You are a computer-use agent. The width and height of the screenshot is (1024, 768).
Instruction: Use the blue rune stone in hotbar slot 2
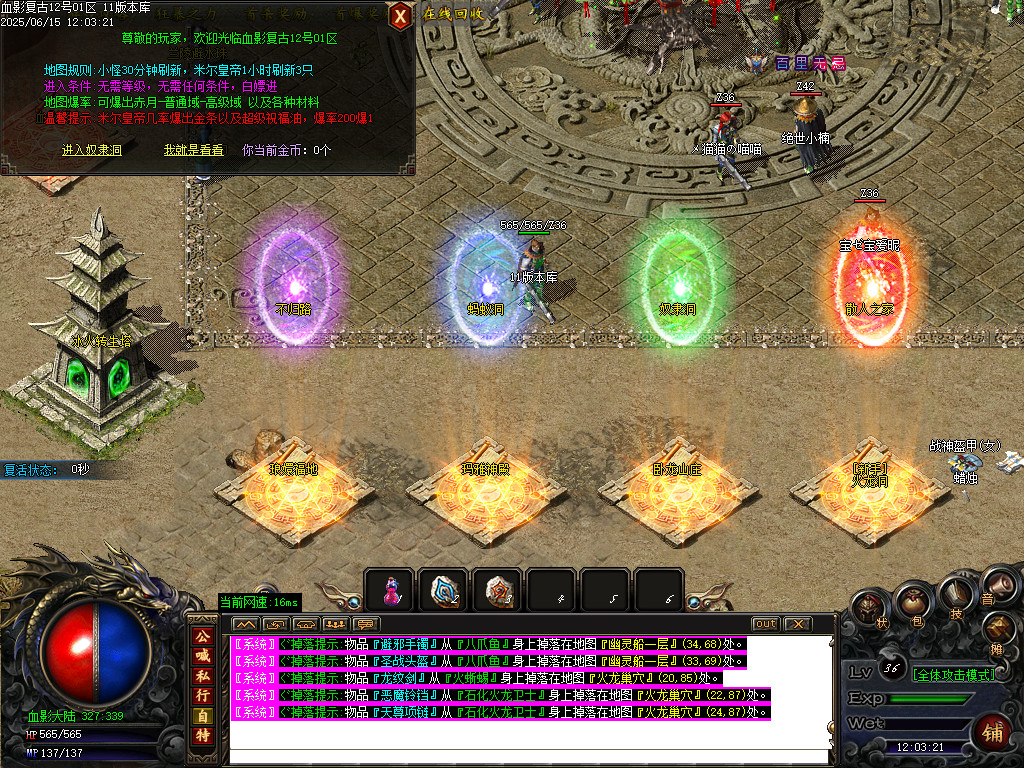(x=443, y=590)
